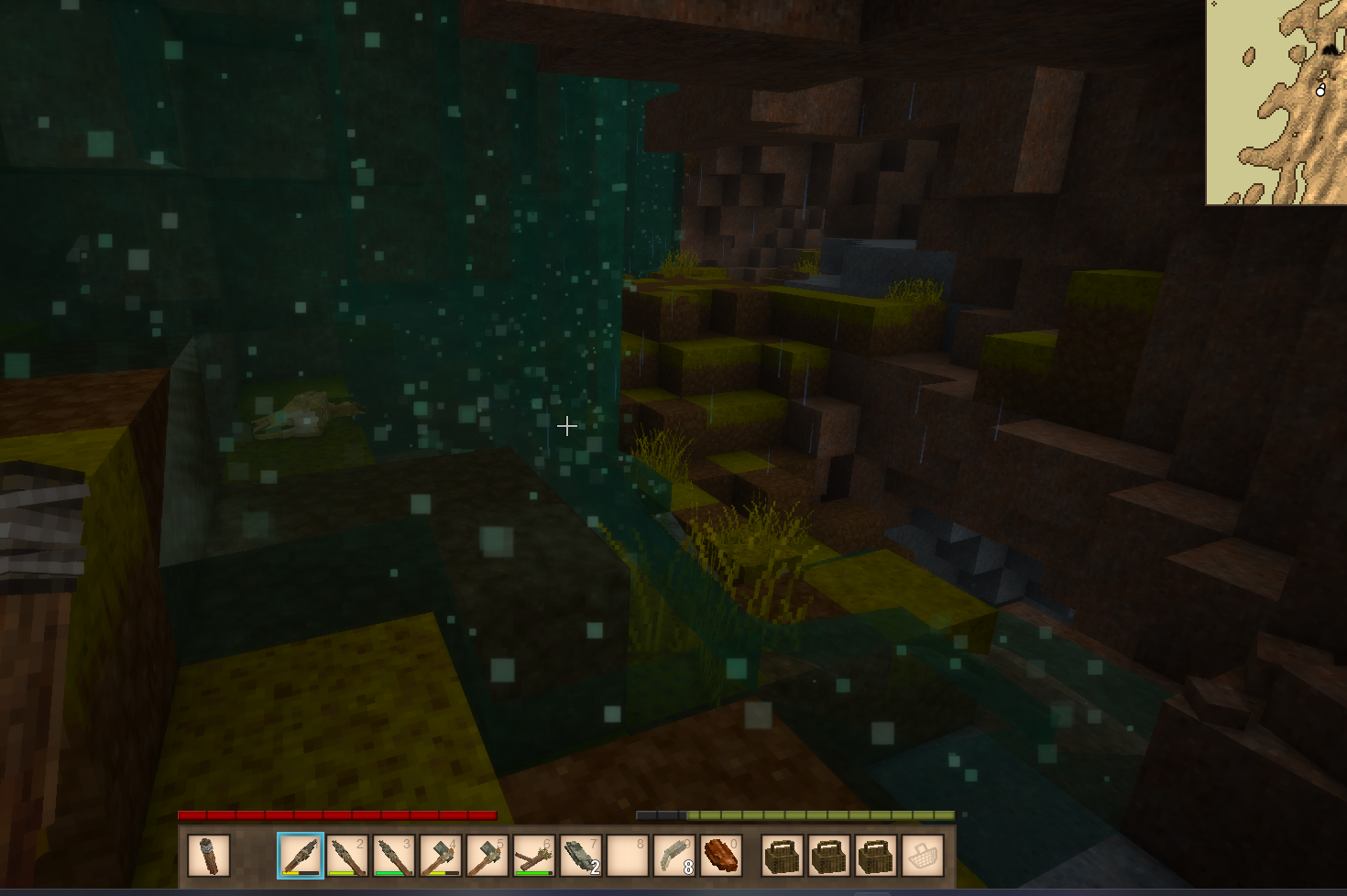Pick the spear in hotbar slot 3

394,856
